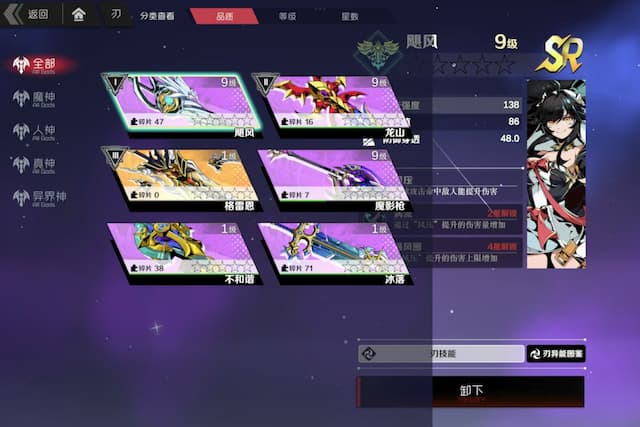Open the 刃技能 skill panel

441,353
